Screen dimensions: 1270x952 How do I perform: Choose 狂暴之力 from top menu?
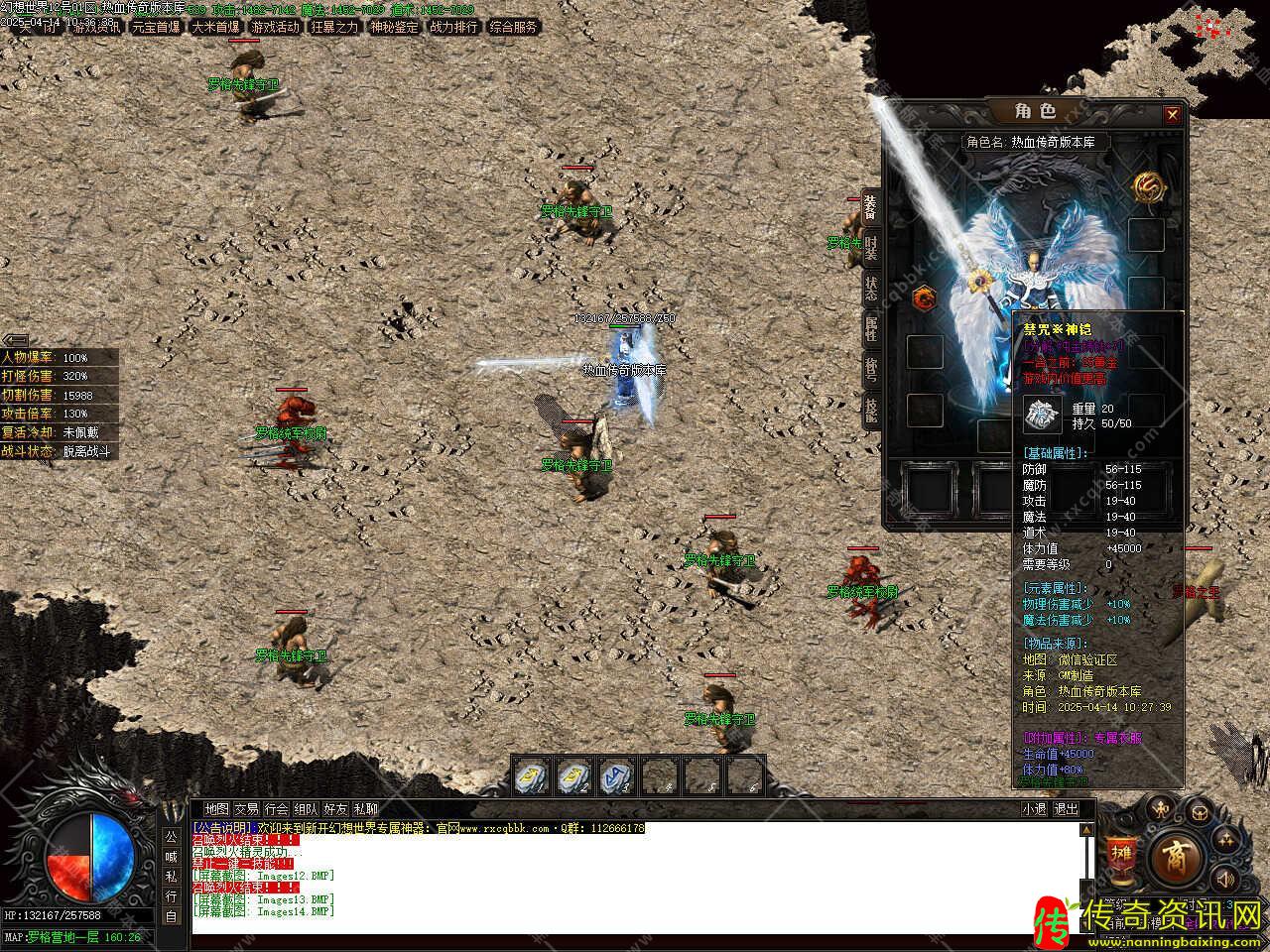(x=334, y=28)
